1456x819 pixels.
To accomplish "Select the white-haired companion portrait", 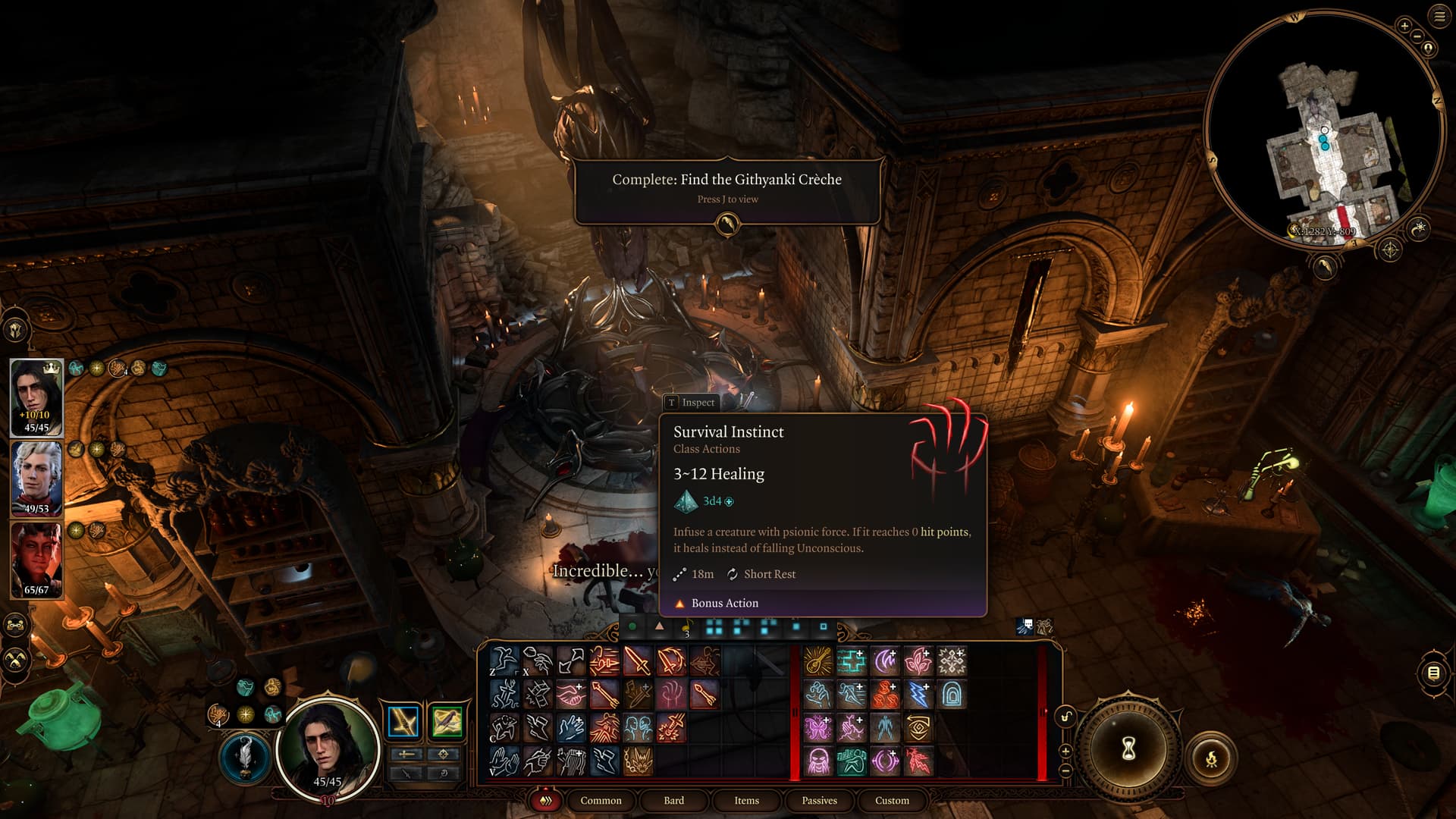I will coord(36,476).
